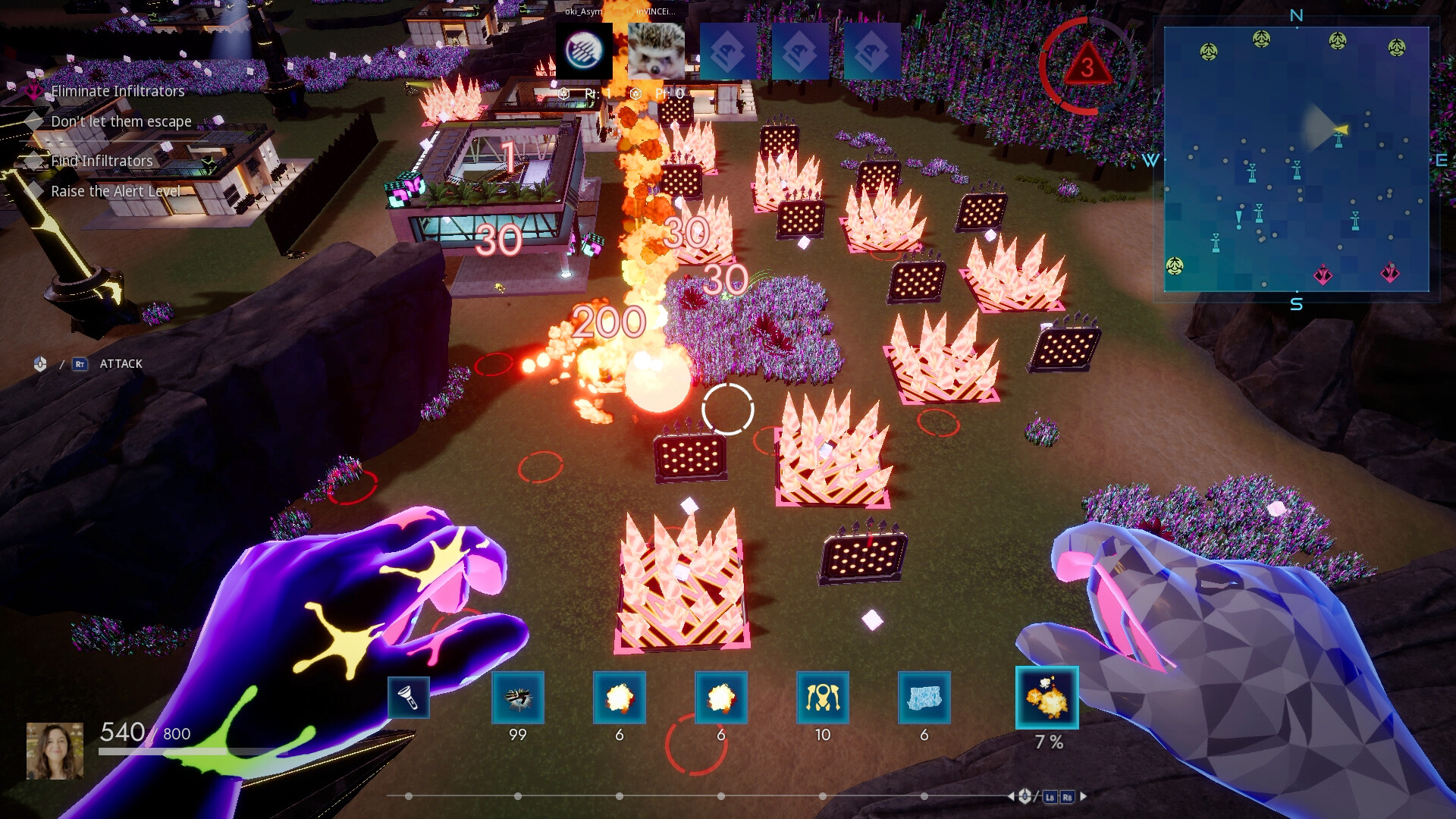The width and height of the screenshot is (1456, 819).
Task: Click the oki_Asym player portrait
Action: [x=584, y=51]
